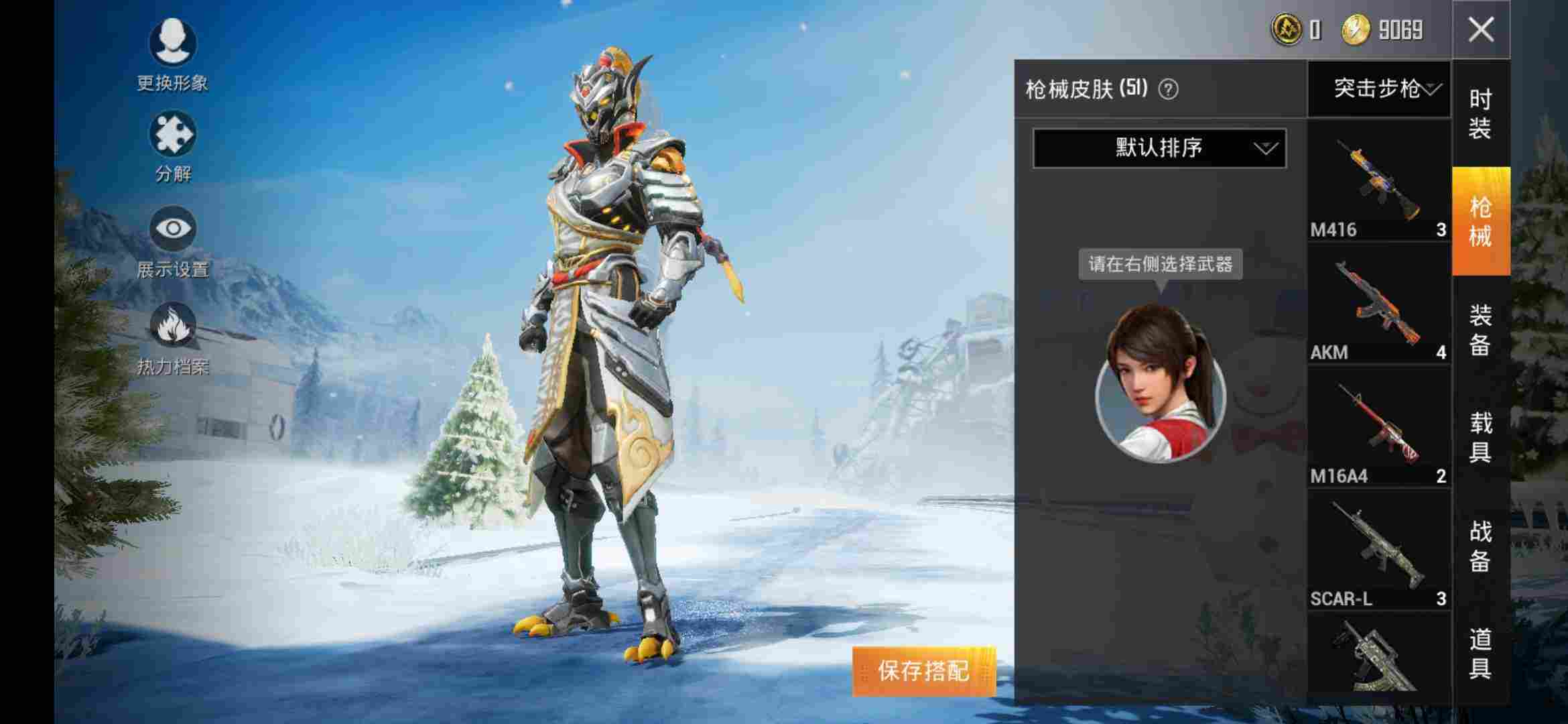
Task: Switch to the 时装 outfit tab
Action: 1480,114
